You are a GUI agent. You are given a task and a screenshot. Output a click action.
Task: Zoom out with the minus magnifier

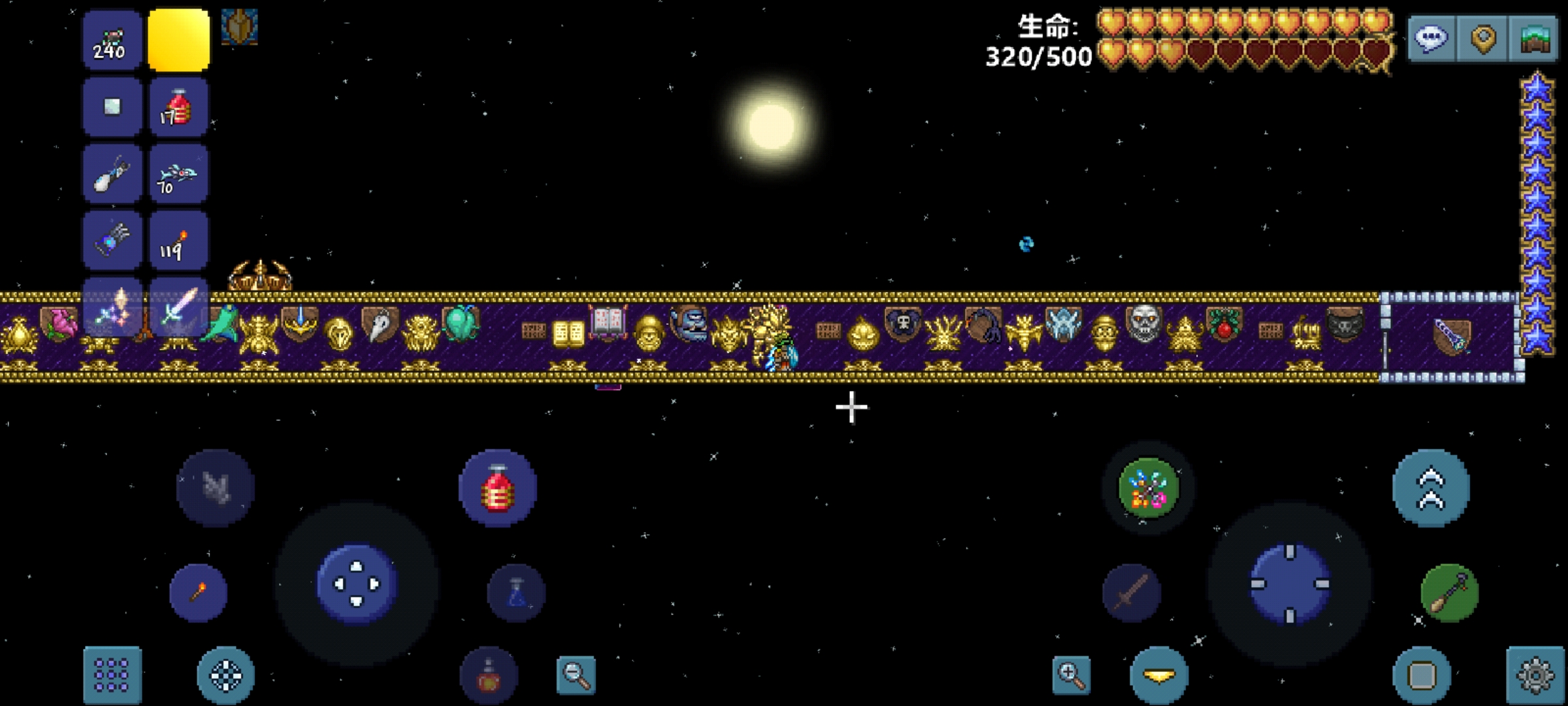pyautogui.click(x=576, y=675)
